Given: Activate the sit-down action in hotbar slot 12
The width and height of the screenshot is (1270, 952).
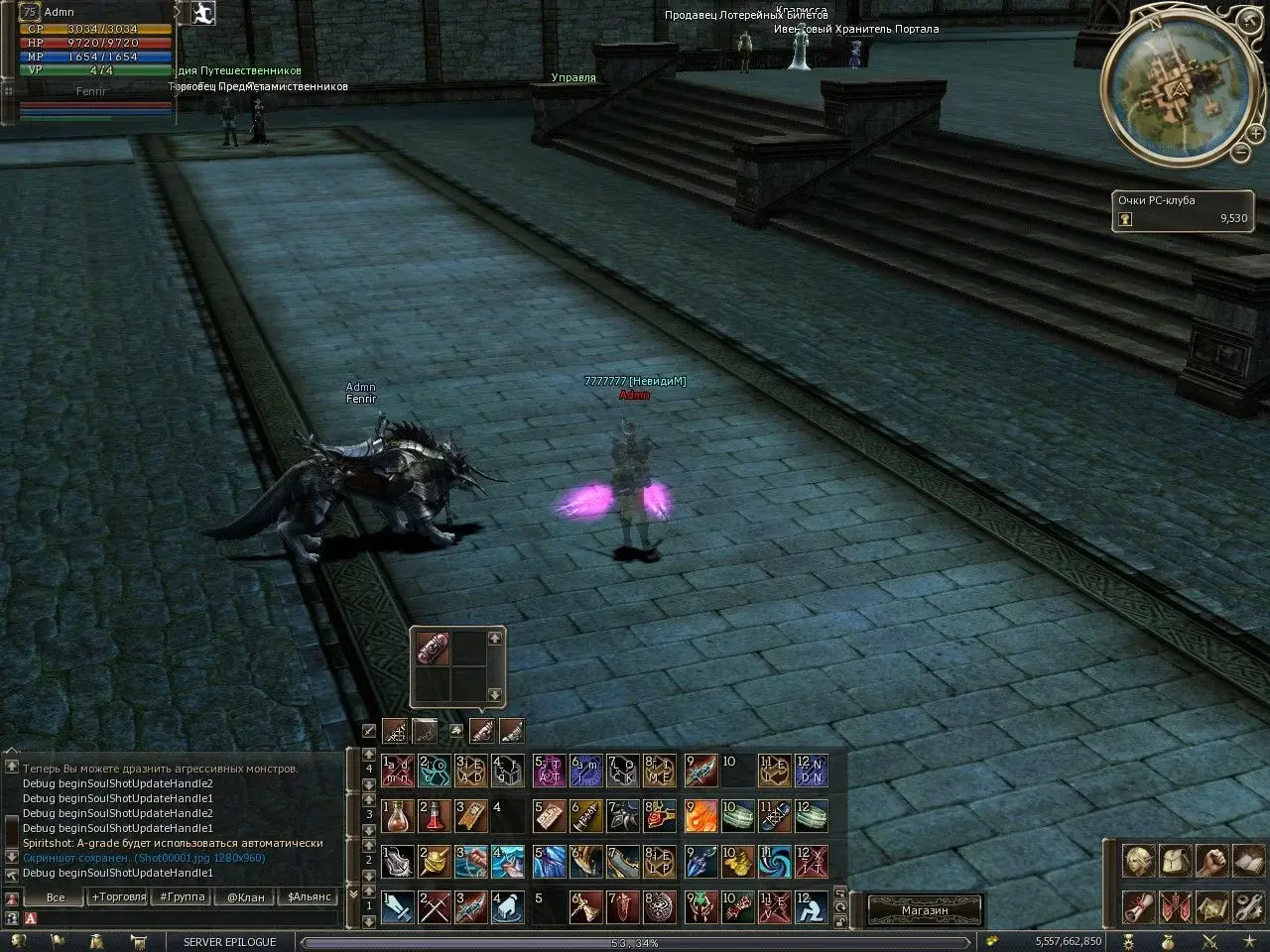Looking at the screenshot, I should [811, 906].
